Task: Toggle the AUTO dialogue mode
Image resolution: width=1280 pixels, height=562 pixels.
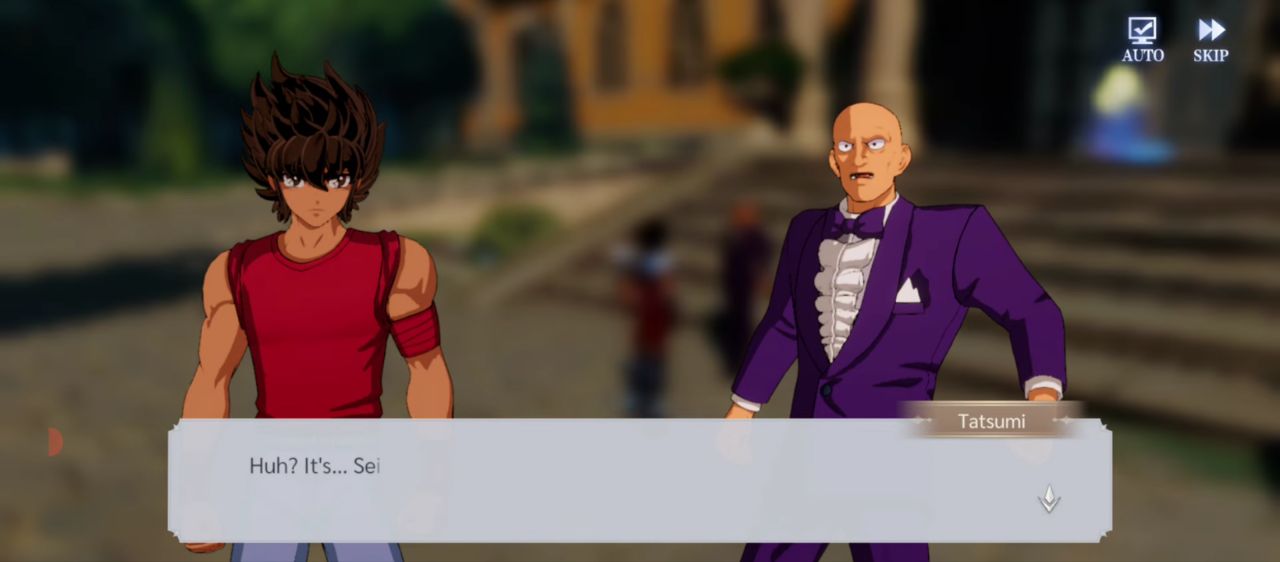Action: tap(1142, 40)
